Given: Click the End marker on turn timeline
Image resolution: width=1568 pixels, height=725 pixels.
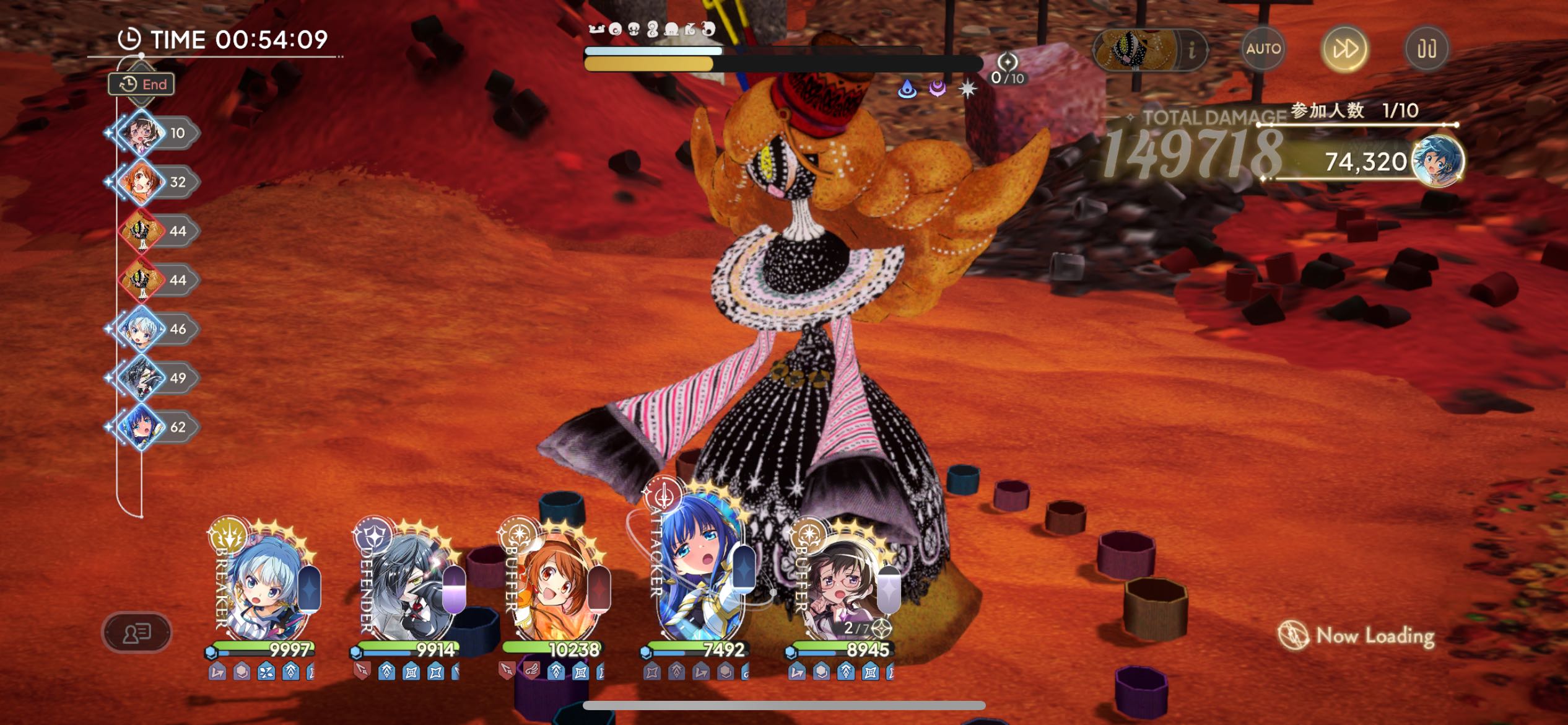Looking at the screenshot, I should 142,84.
